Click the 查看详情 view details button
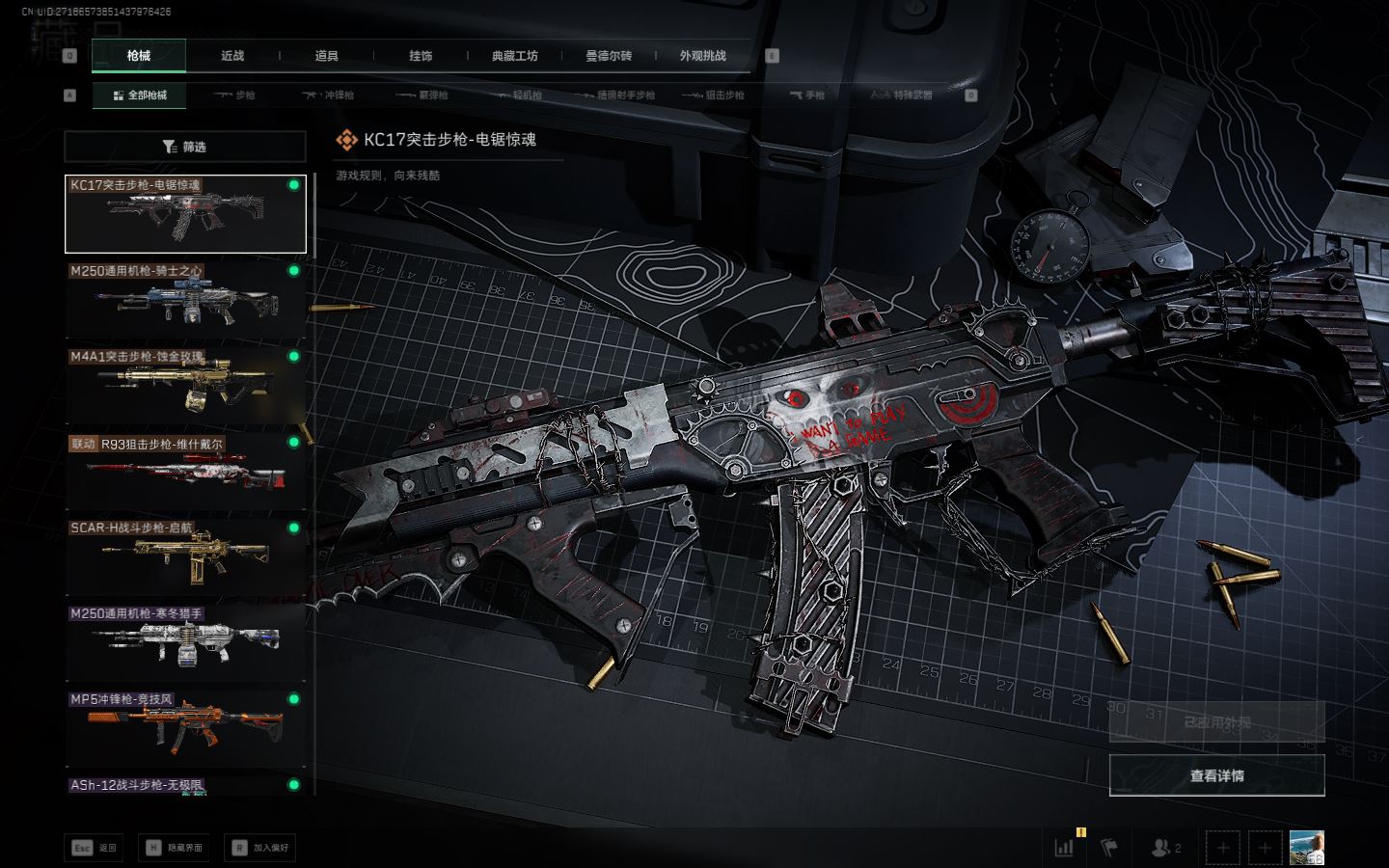The height and width of the screenshot is (868, 1389). point(1216,775)
